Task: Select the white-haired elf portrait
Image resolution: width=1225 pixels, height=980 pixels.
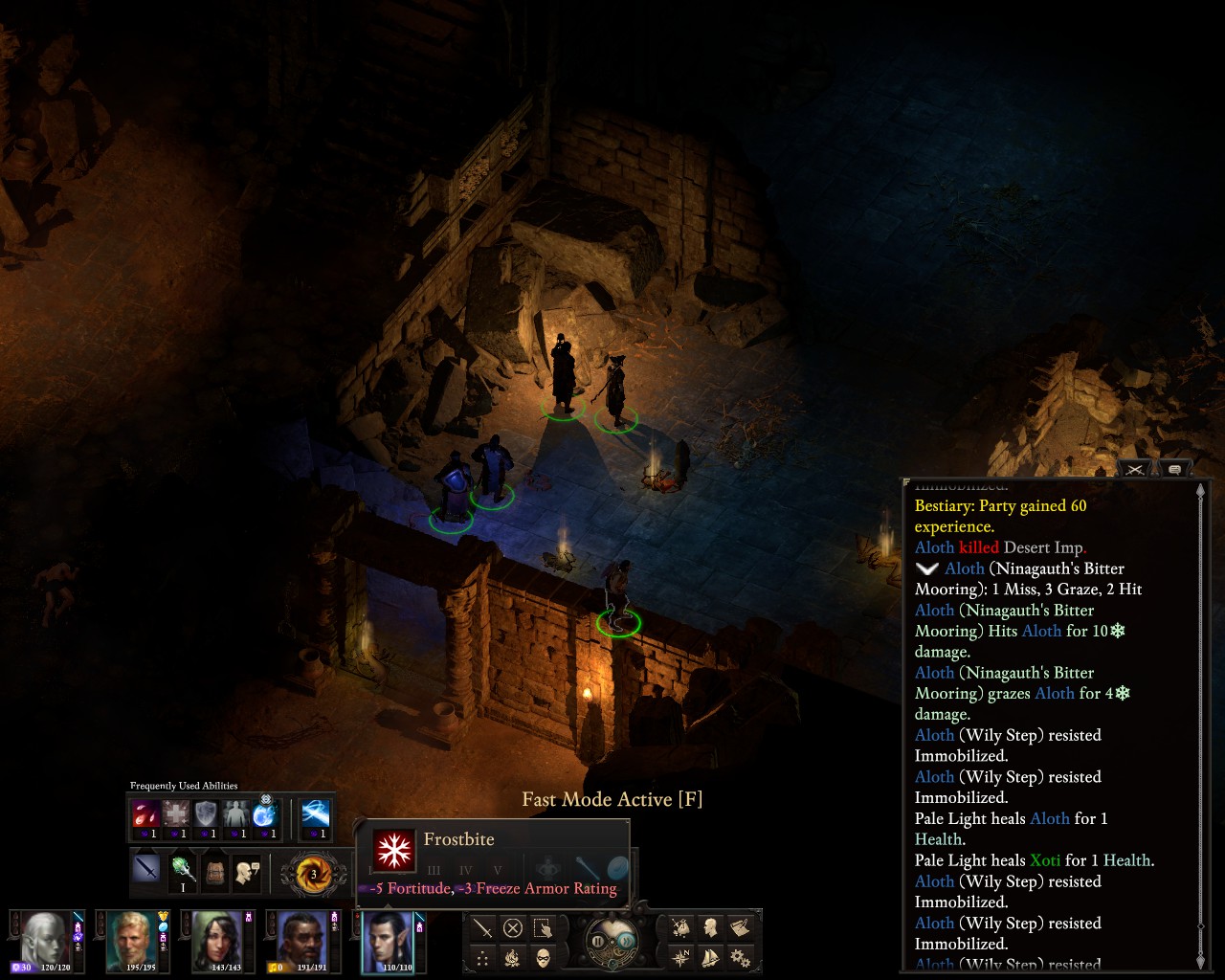Action: pyautogui.click(x=47, y=941)
